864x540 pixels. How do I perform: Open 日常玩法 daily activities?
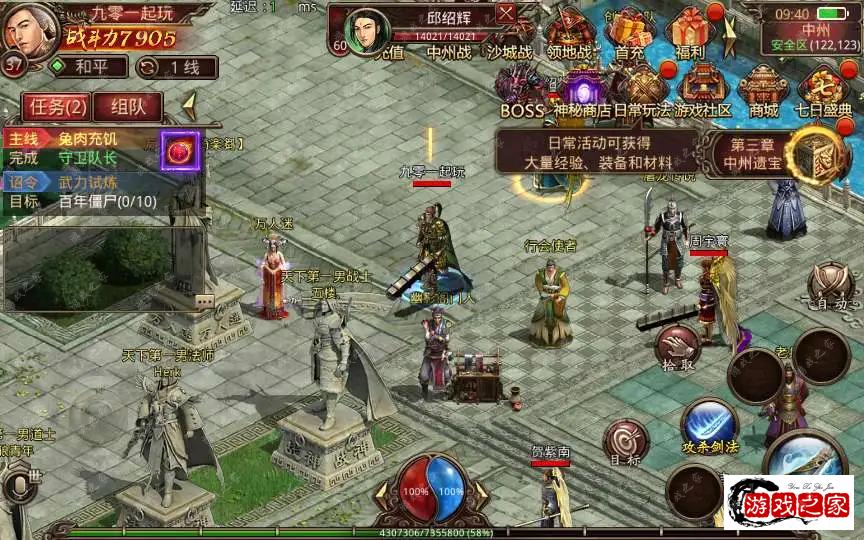coord(642,91)
